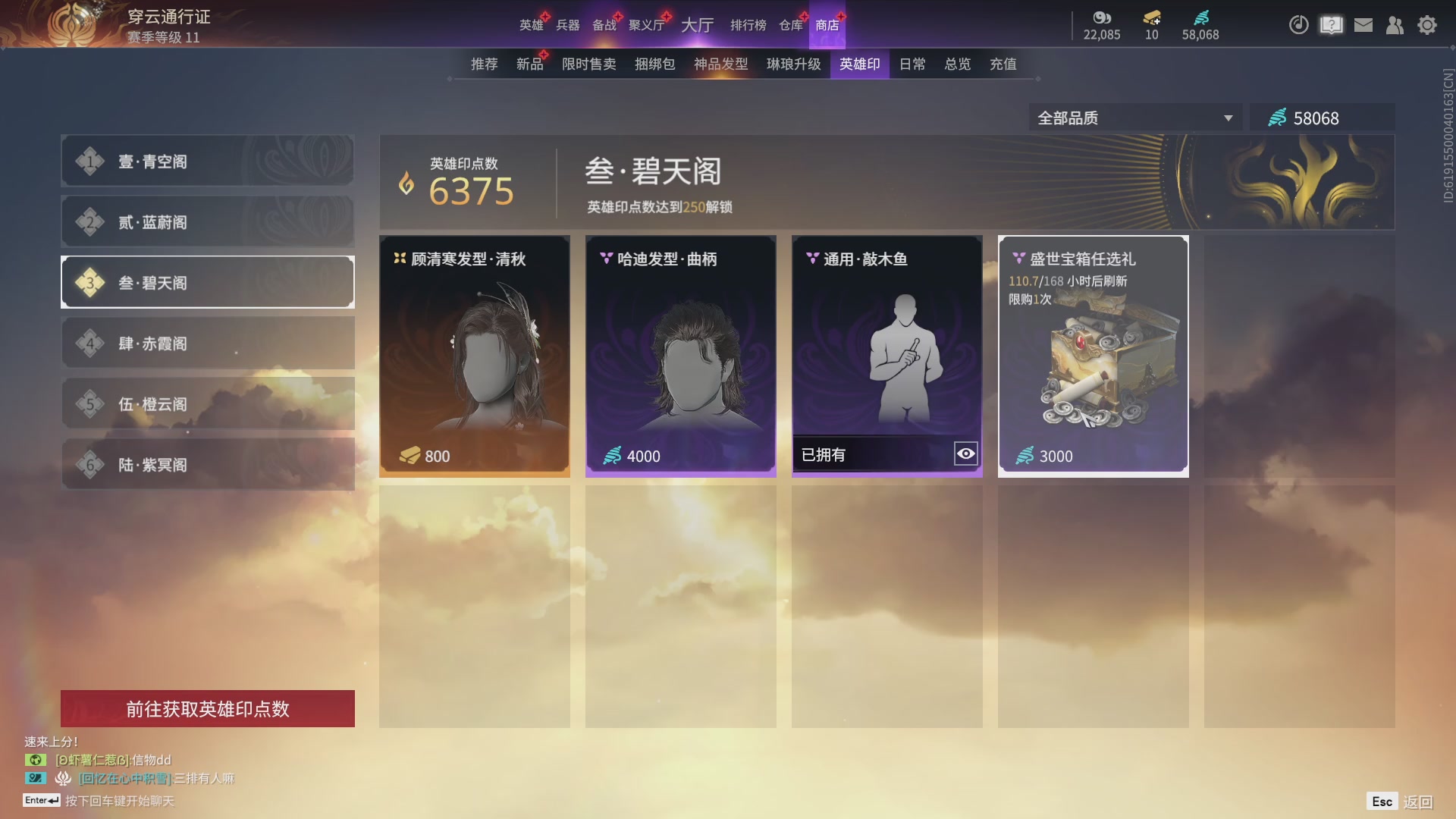1456x819 pixels.
Task: Open the 限时售卖 shop tab
Action: tap(588, 64)
